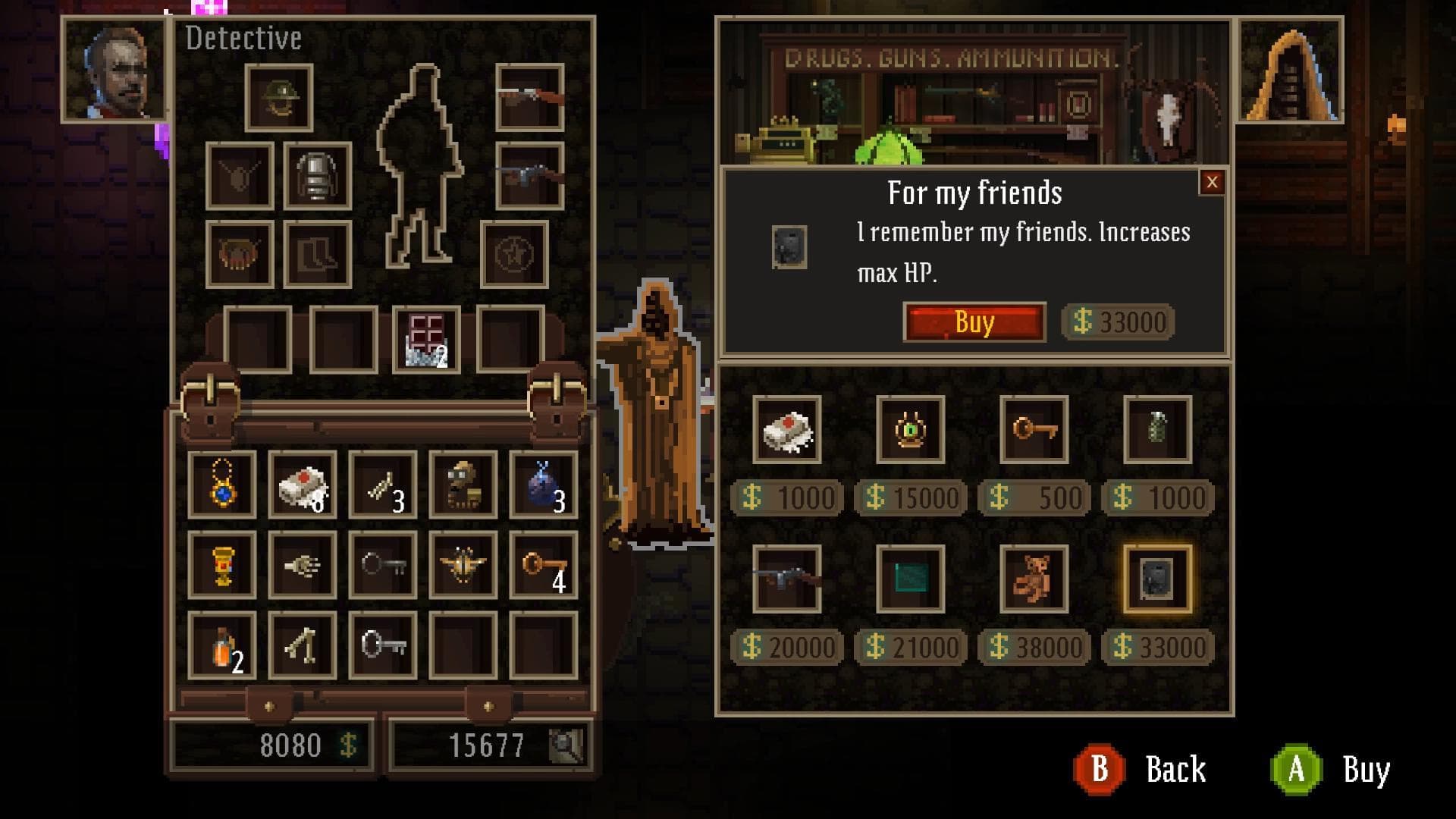
Task: Select the bronze key in shop
Action: (x=1034, y=429)
